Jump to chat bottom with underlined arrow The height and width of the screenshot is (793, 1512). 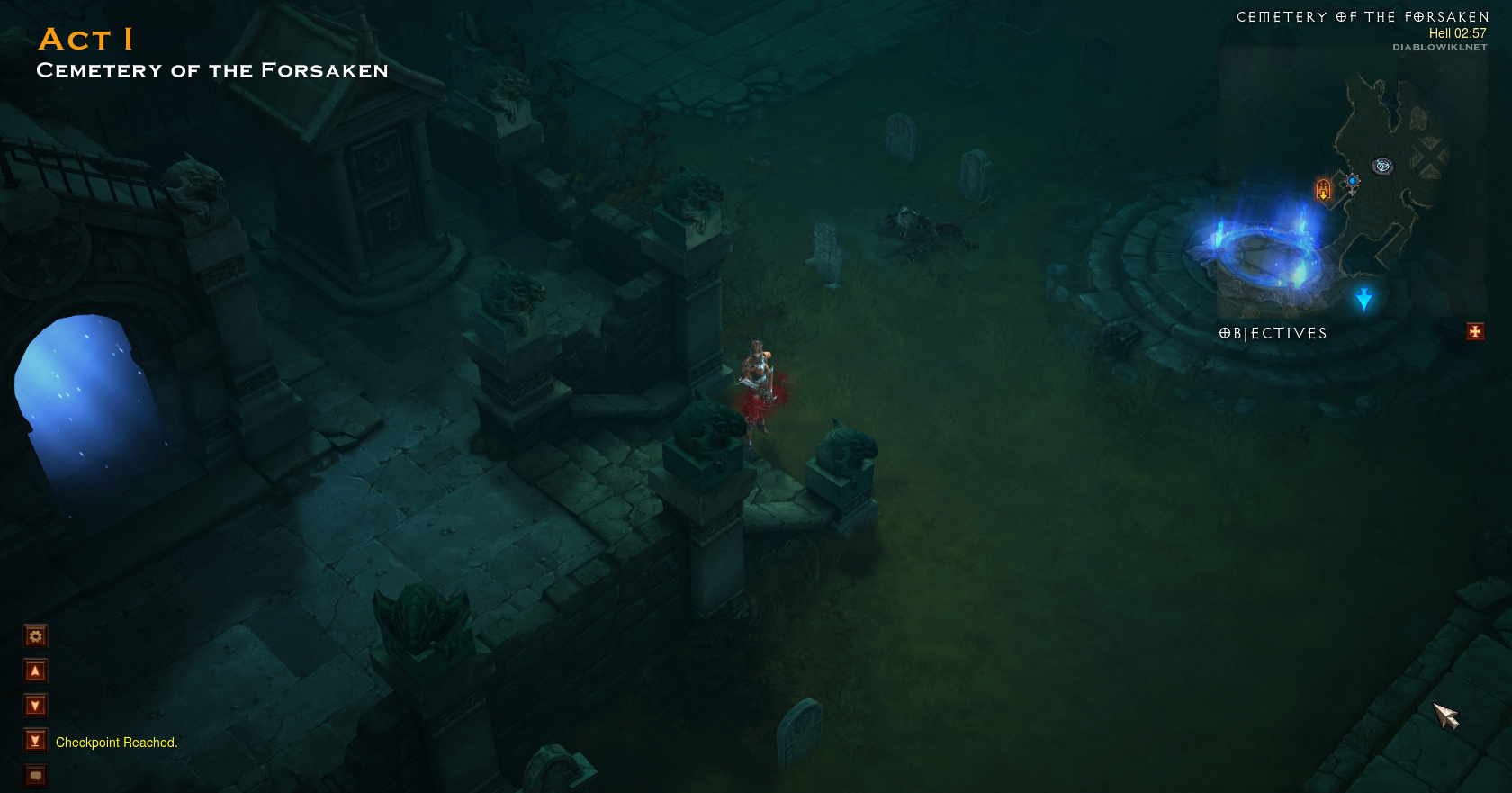(x=35, y=741)
